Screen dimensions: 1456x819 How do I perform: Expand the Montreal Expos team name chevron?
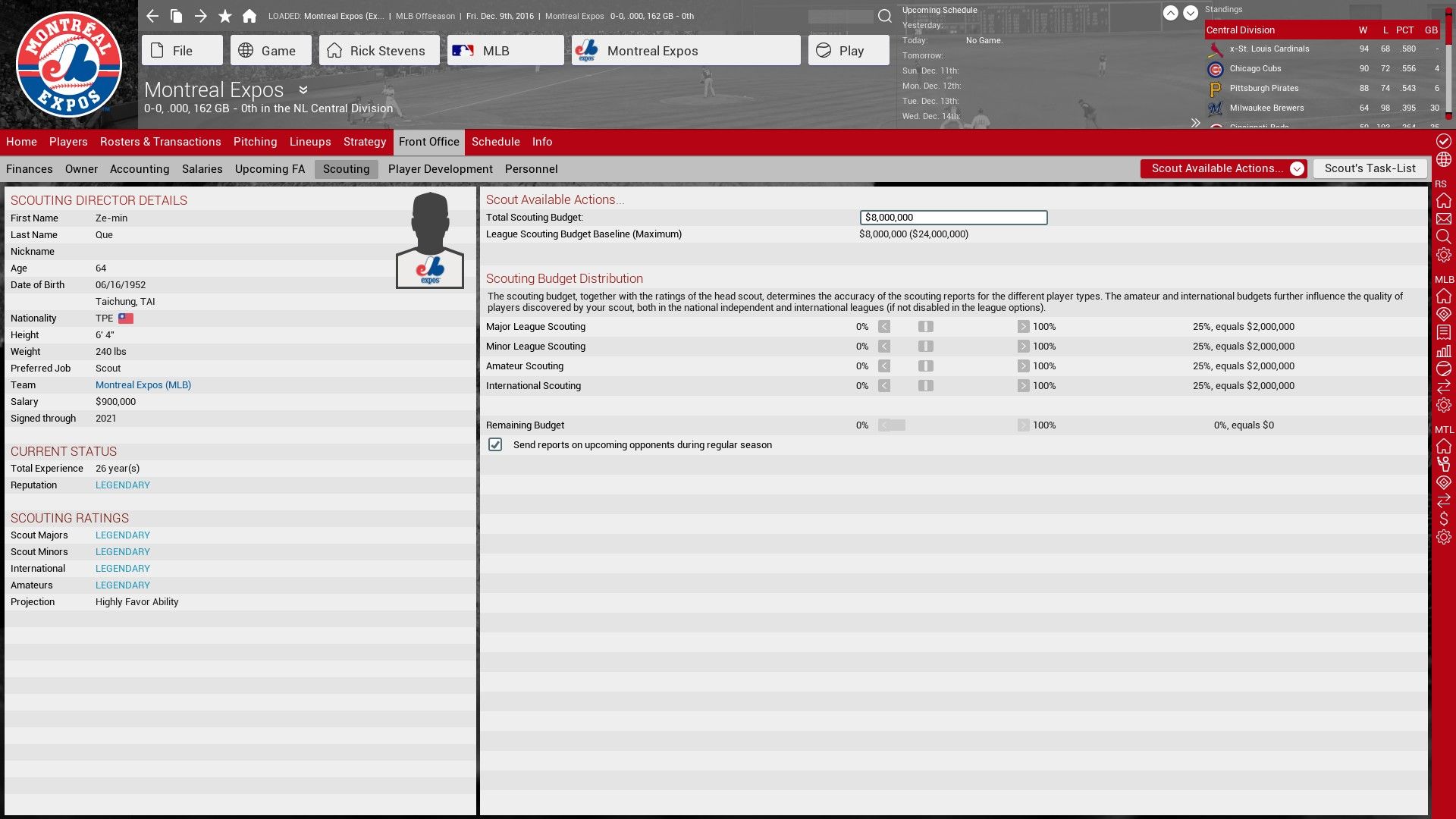pyautogui.click(x=303, y=90)
